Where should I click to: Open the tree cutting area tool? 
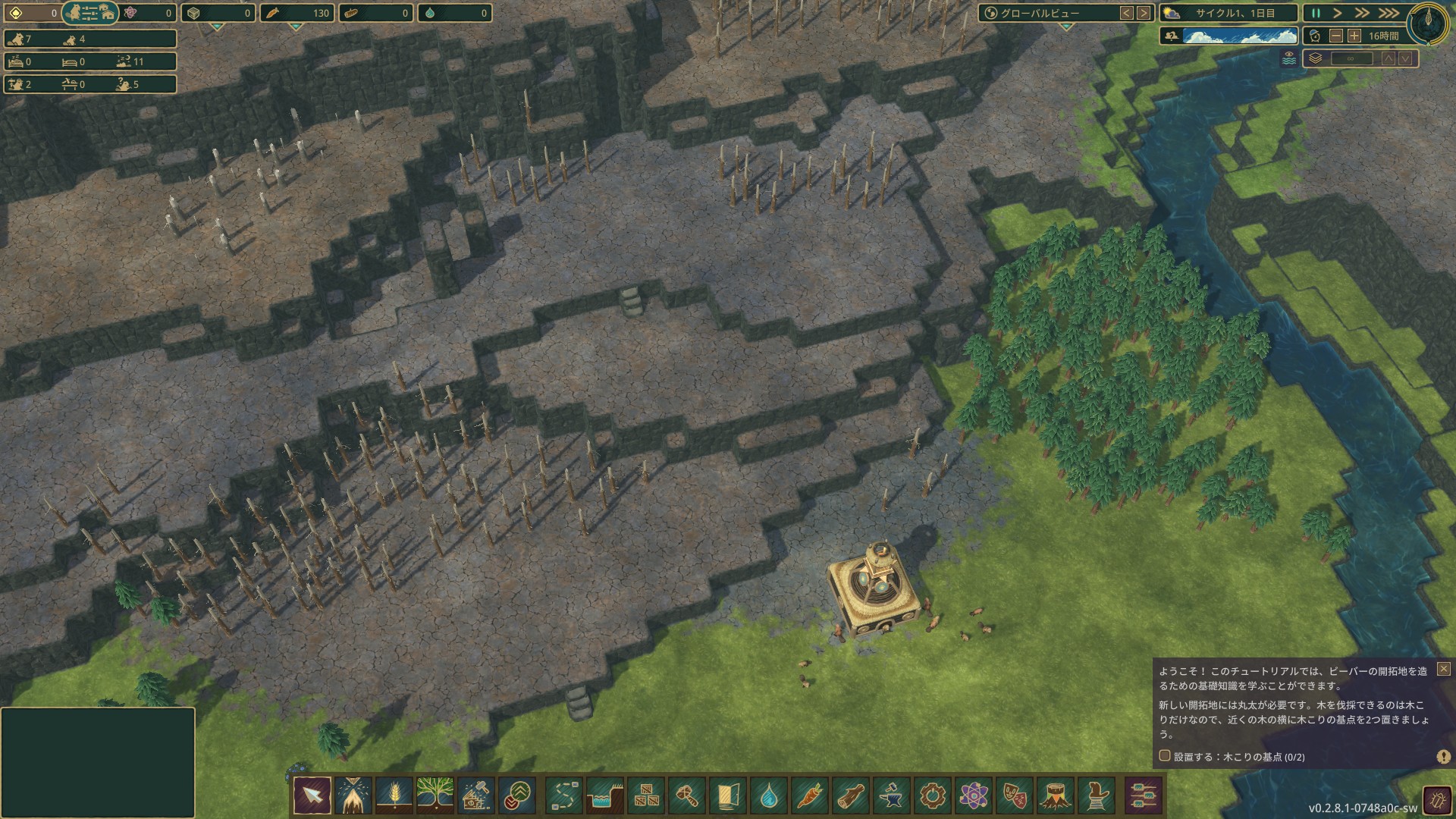pyautogui.click(x=353, y=796)
